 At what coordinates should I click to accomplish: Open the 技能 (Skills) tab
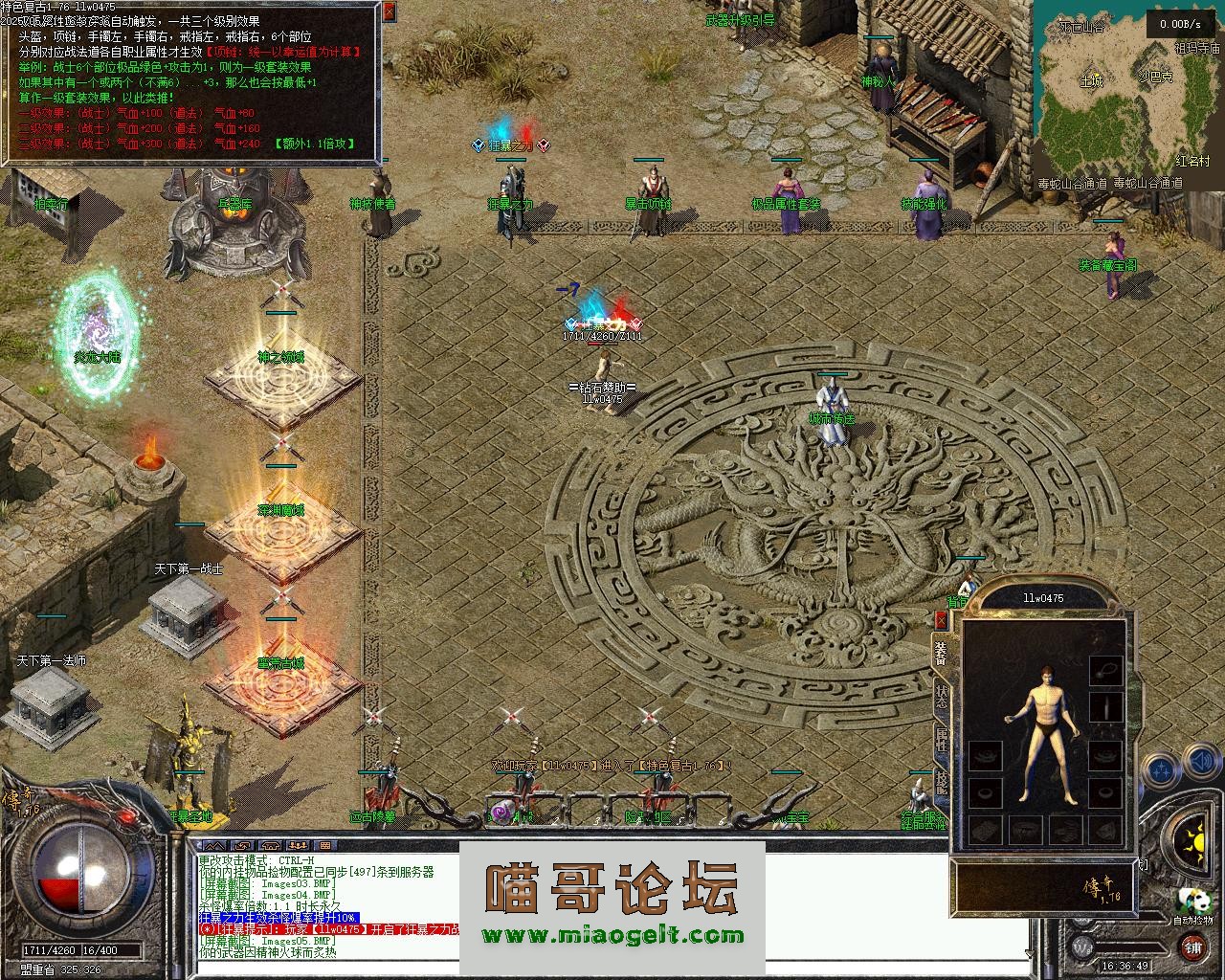[x=941, y=784]
